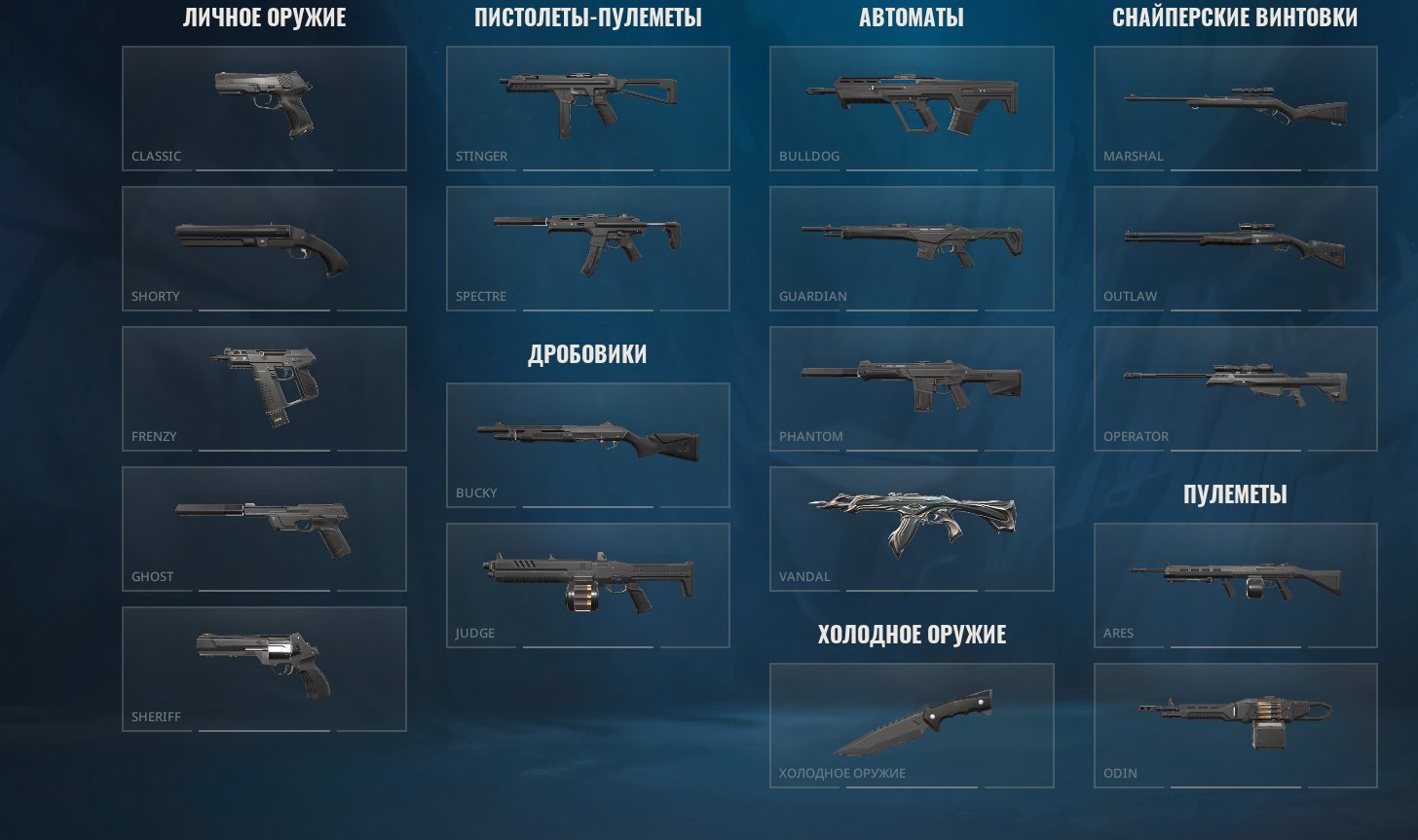This screenshot has height=840, width=1418.
Task: Click the ДРОБОВИКИ section title
Action: [x=587, y=354]
